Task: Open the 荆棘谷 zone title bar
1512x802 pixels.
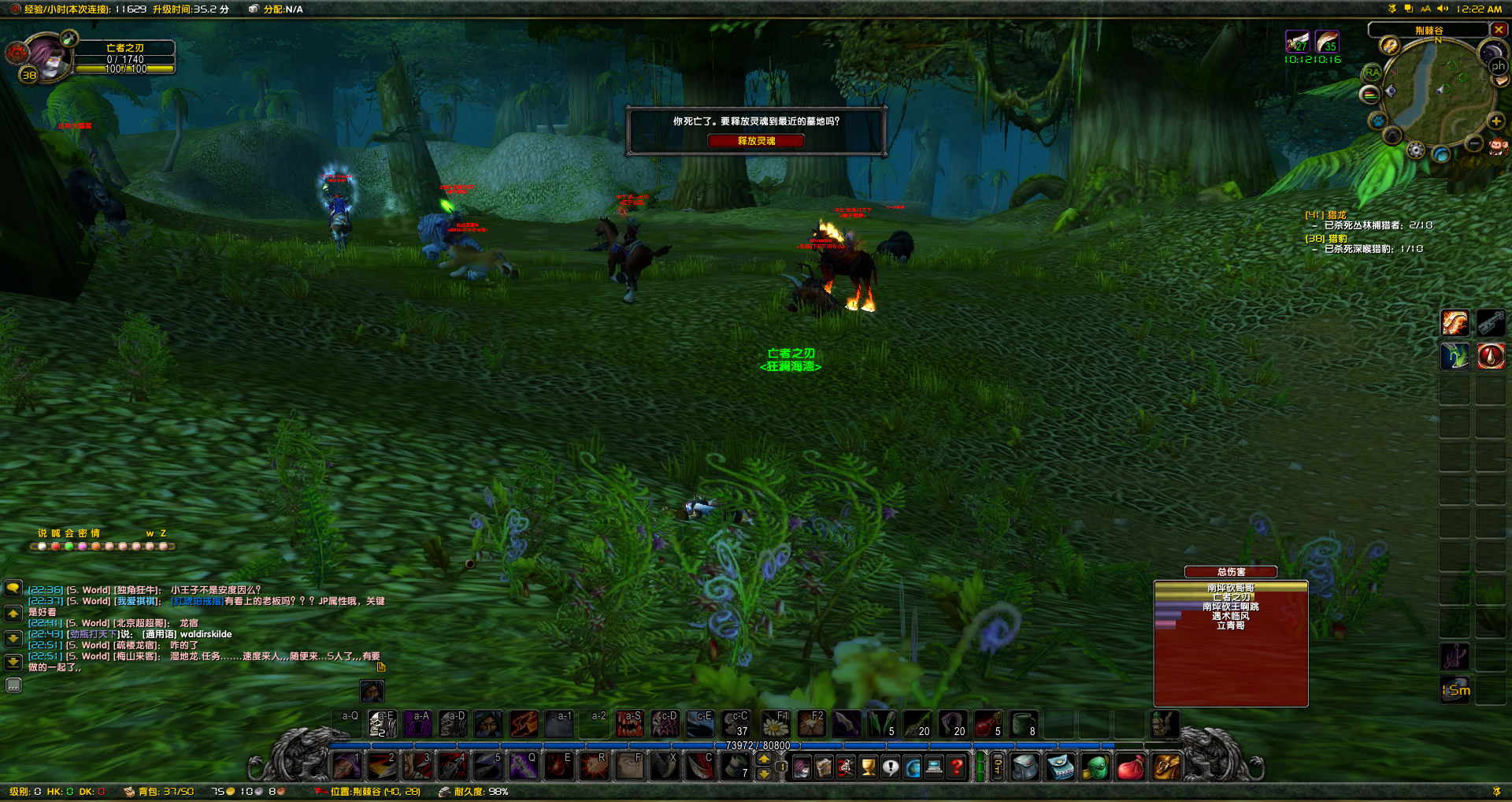Action: click(x=1429, y=29)
